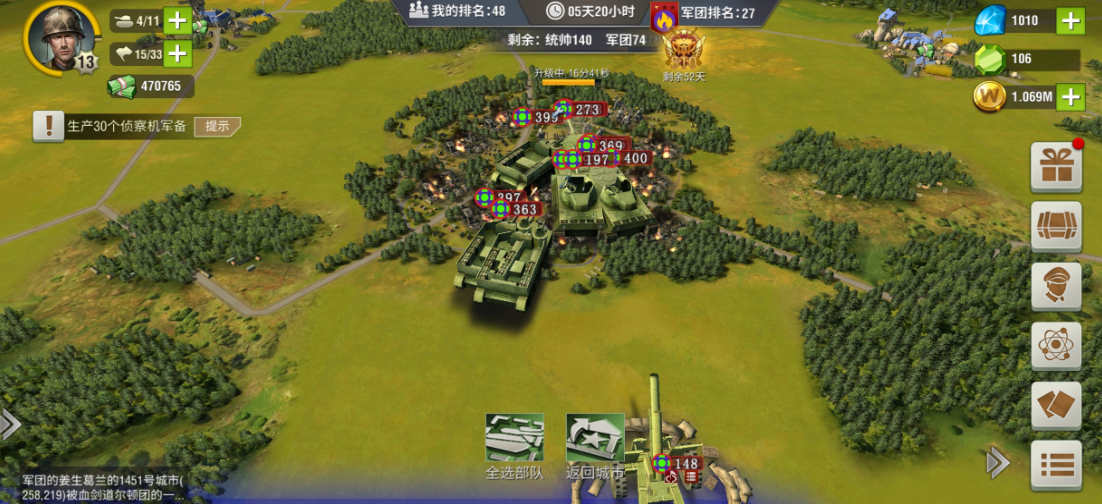Tap the plus button beside the 15/33 counter
This screenshot has width=1102, height=504.
tap(177, 54)
